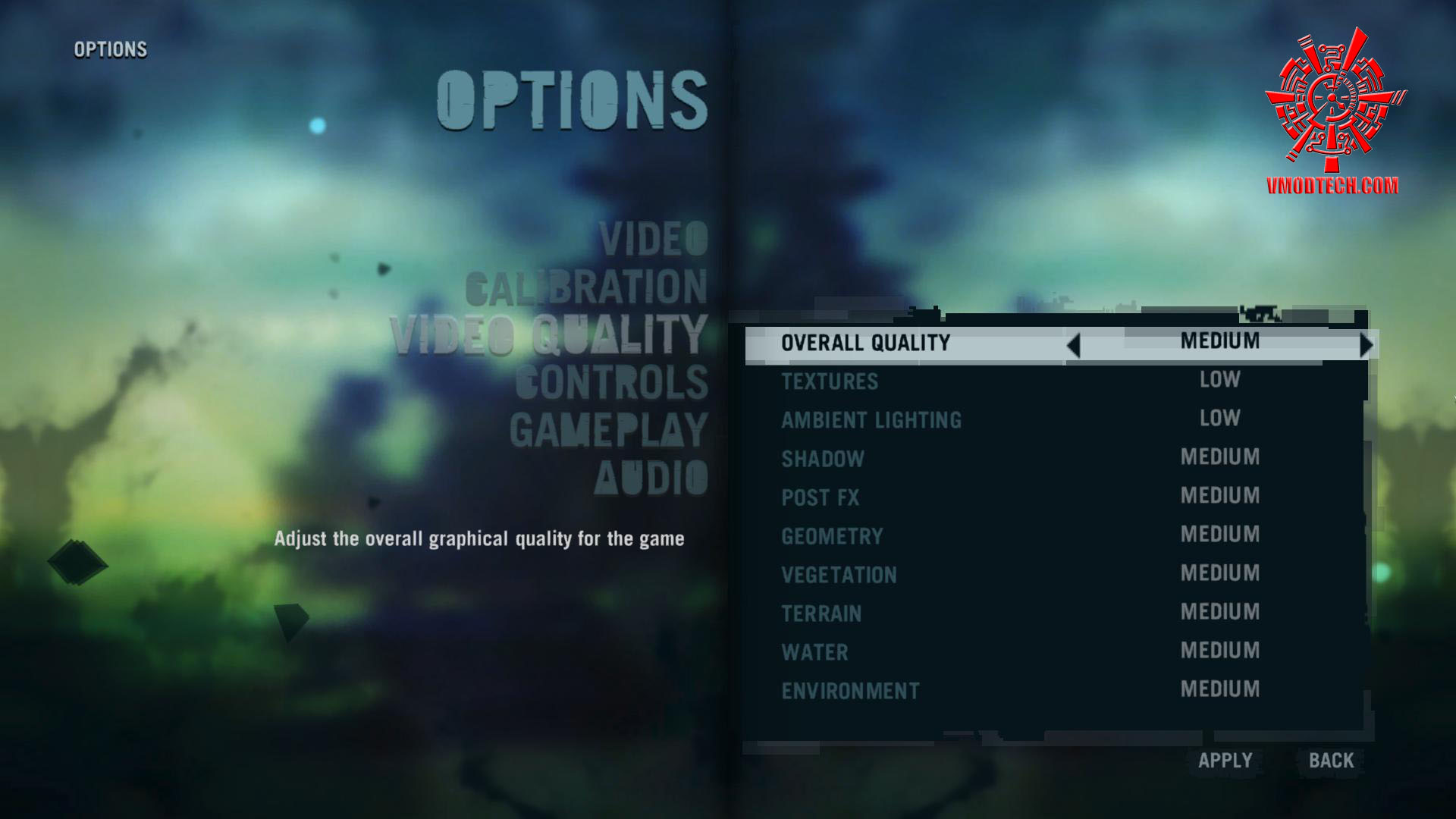
Task: Open the Audio settings
Action: (651, 478)
